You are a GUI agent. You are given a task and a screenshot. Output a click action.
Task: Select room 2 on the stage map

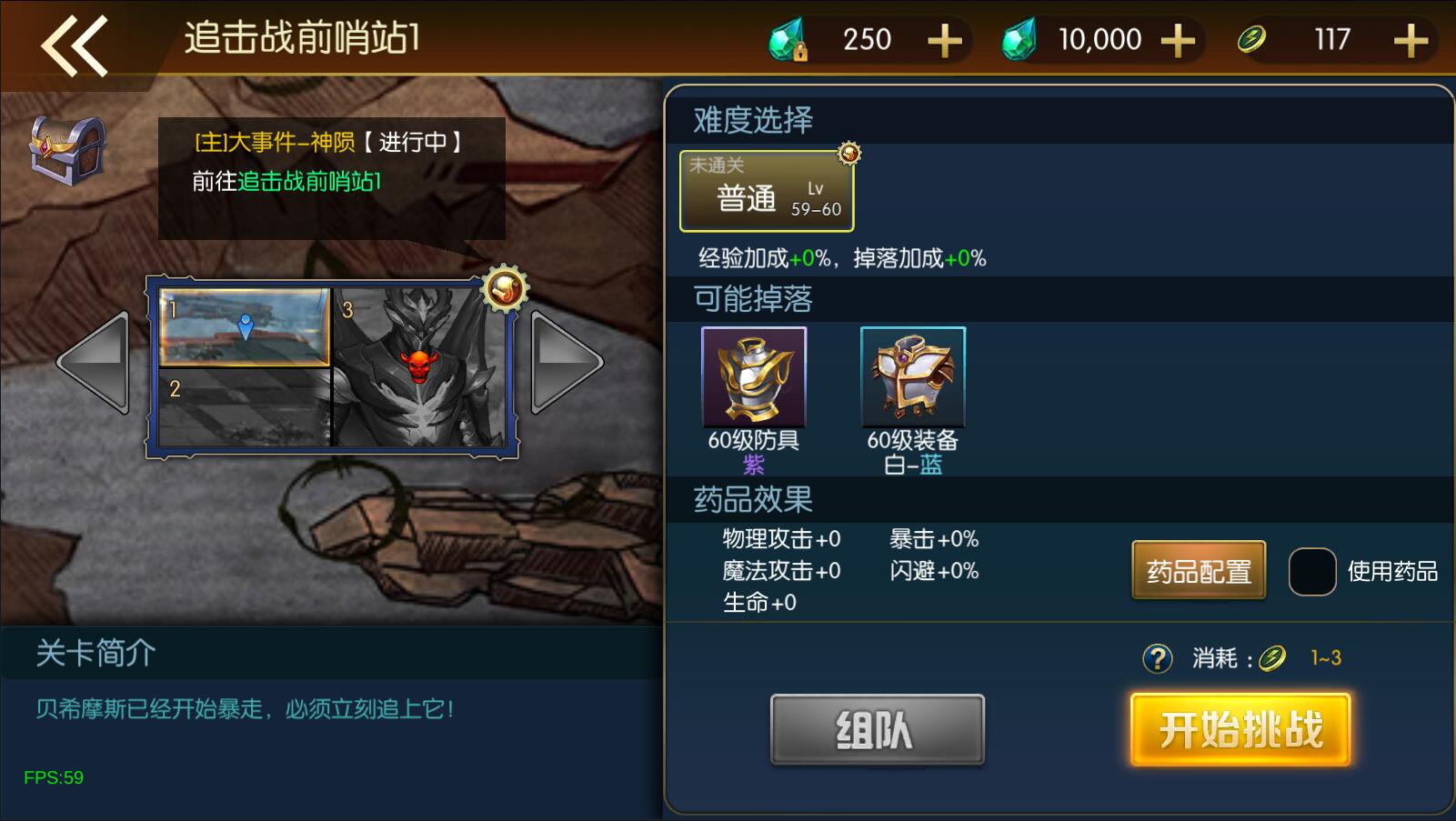point(245,406)
